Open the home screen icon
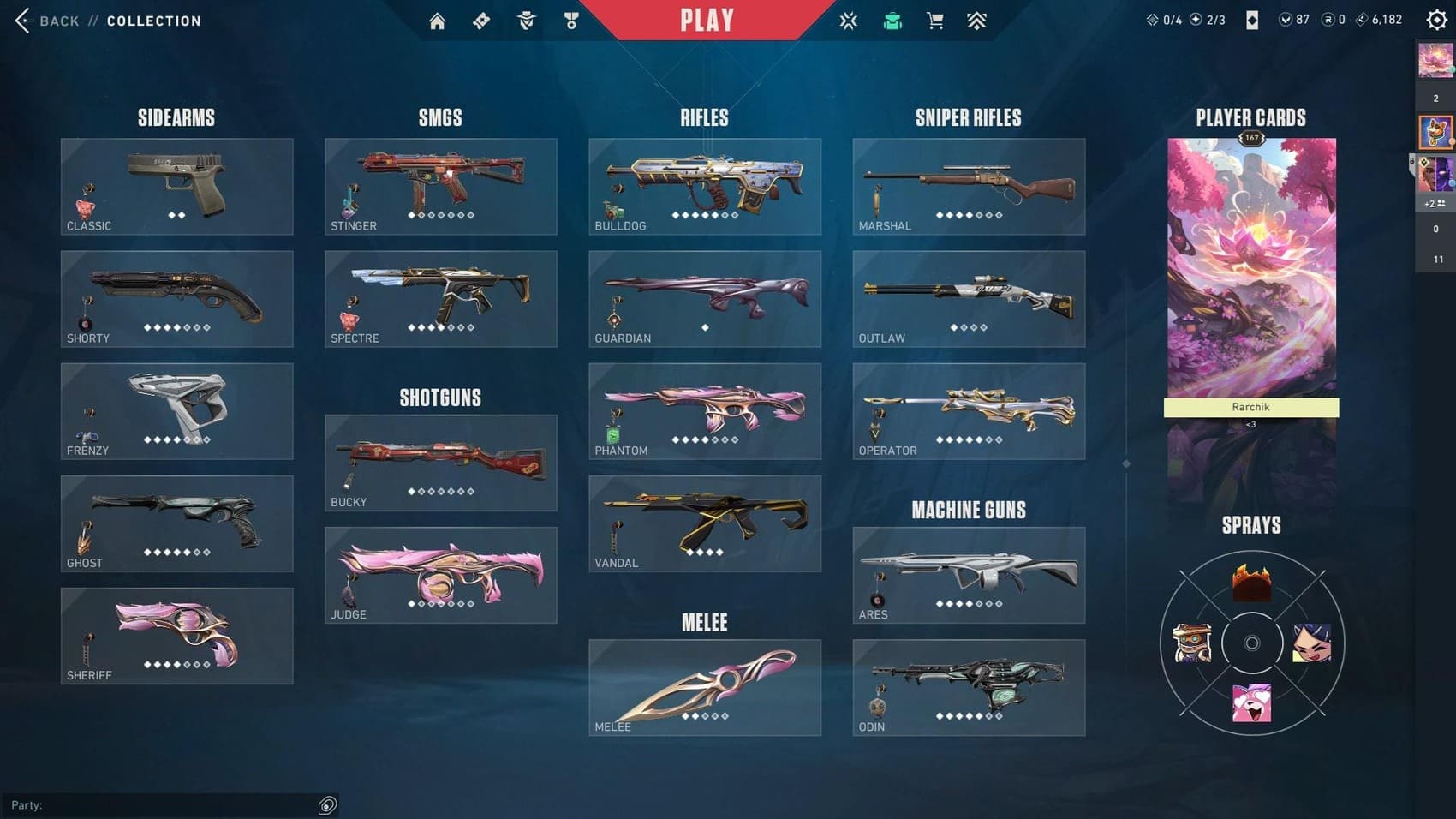Image resolution: width=1456 pixels, height=819 pixels. 437,21
